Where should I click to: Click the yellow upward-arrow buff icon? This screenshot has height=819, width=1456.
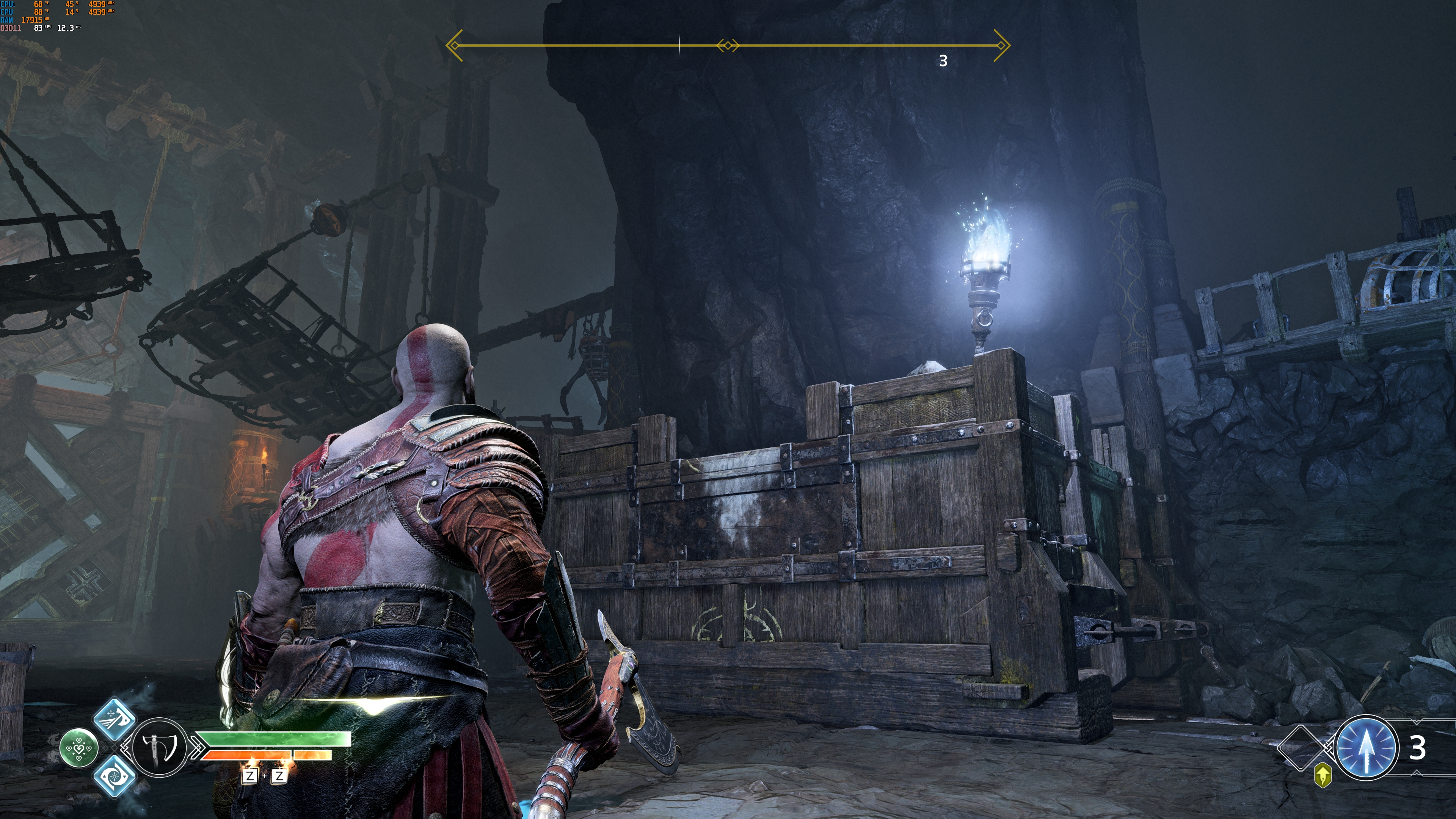pyautogui.click(x=1323, y=775)
